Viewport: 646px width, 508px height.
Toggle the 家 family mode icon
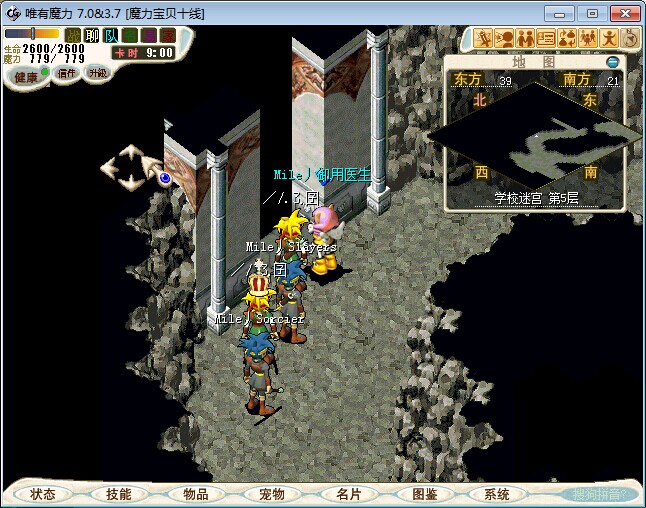point(166,35)
